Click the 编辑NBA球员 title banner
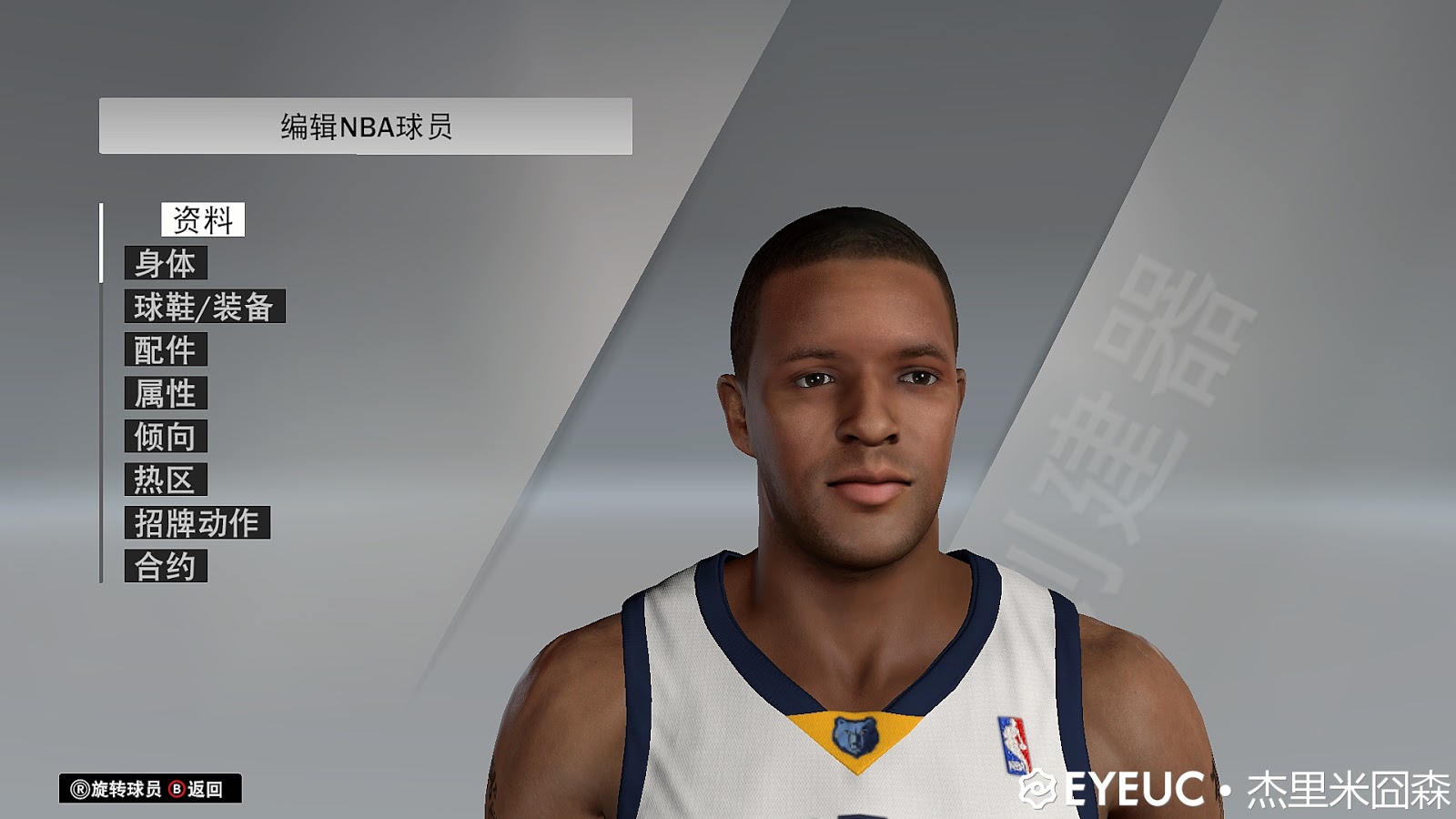 pyautogui.click(x=364, y=125)
